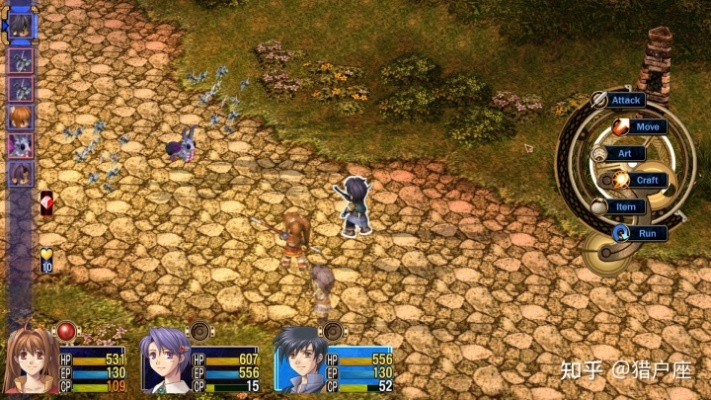Pick the Craft command
Viewport: 711px width, 400px height.
(x=647, y=180)
